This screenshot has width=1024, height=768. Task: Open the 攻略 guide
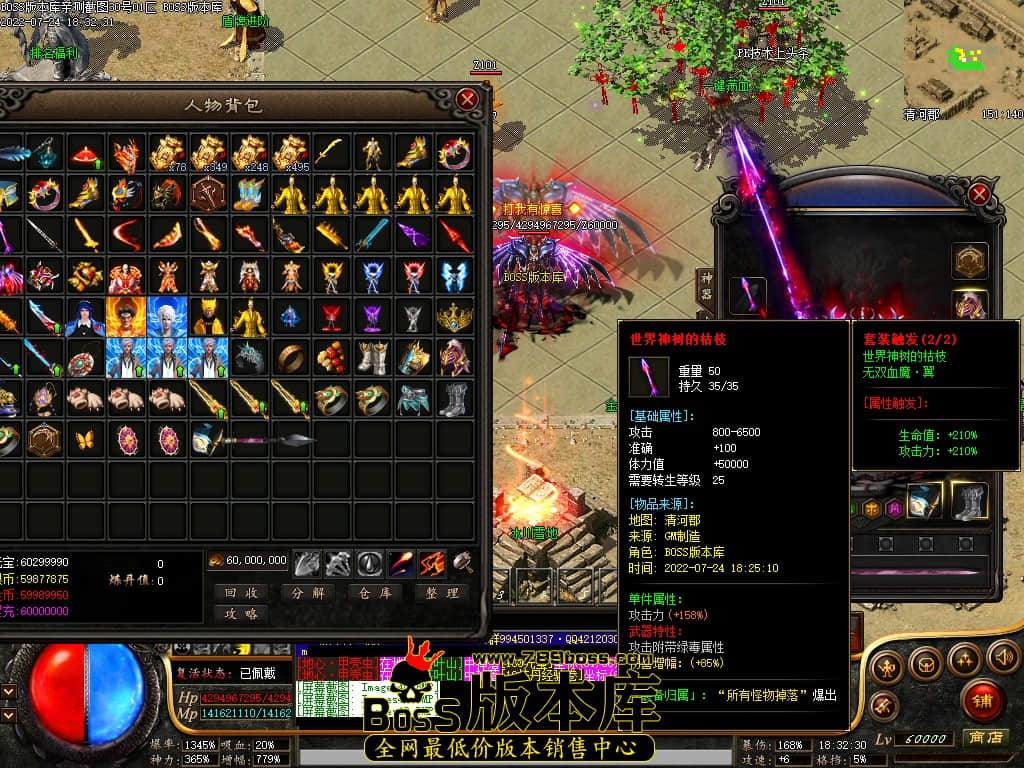(241, 613)
